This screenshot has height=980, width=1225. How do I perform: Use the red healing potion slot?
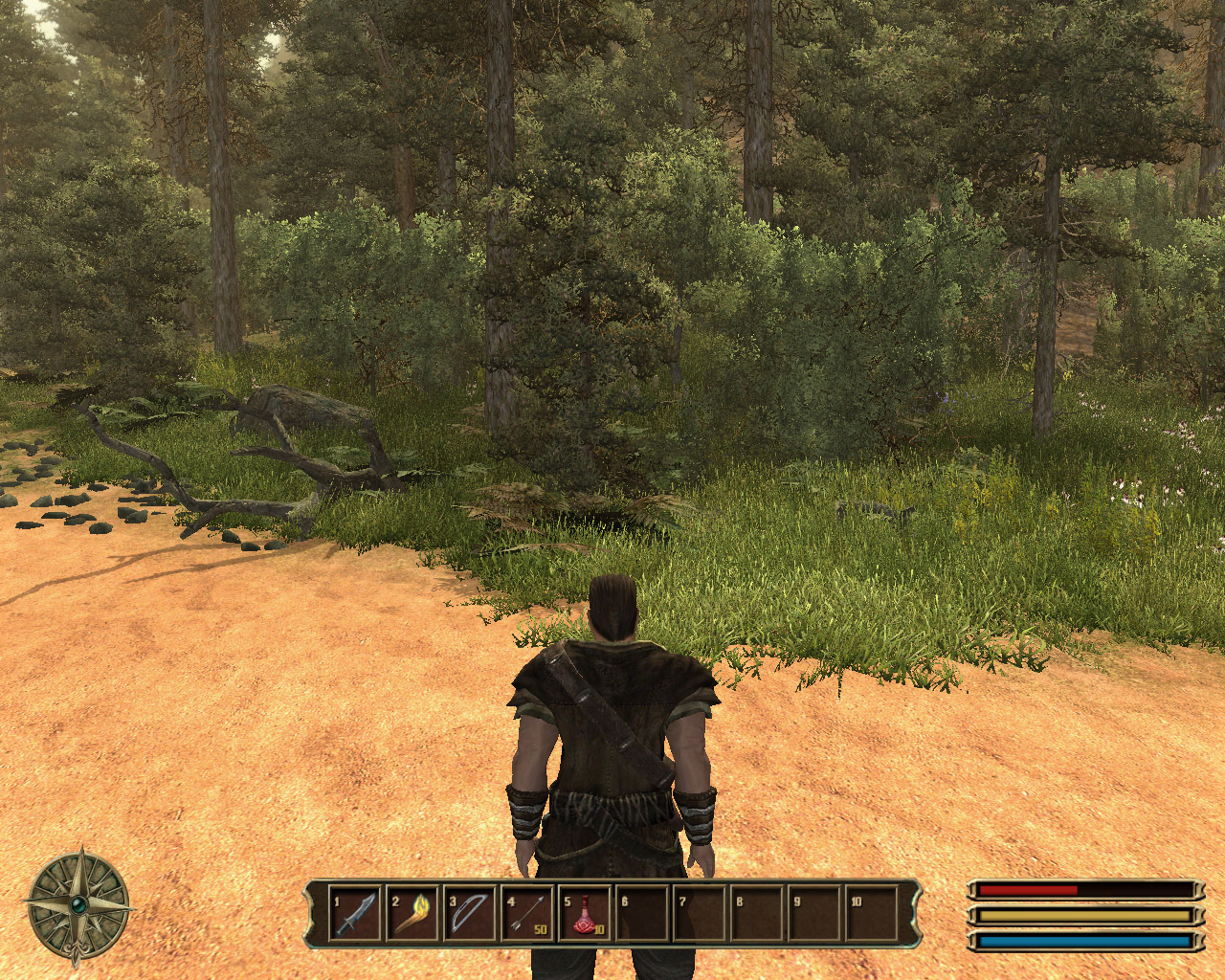tap(585, 914)
